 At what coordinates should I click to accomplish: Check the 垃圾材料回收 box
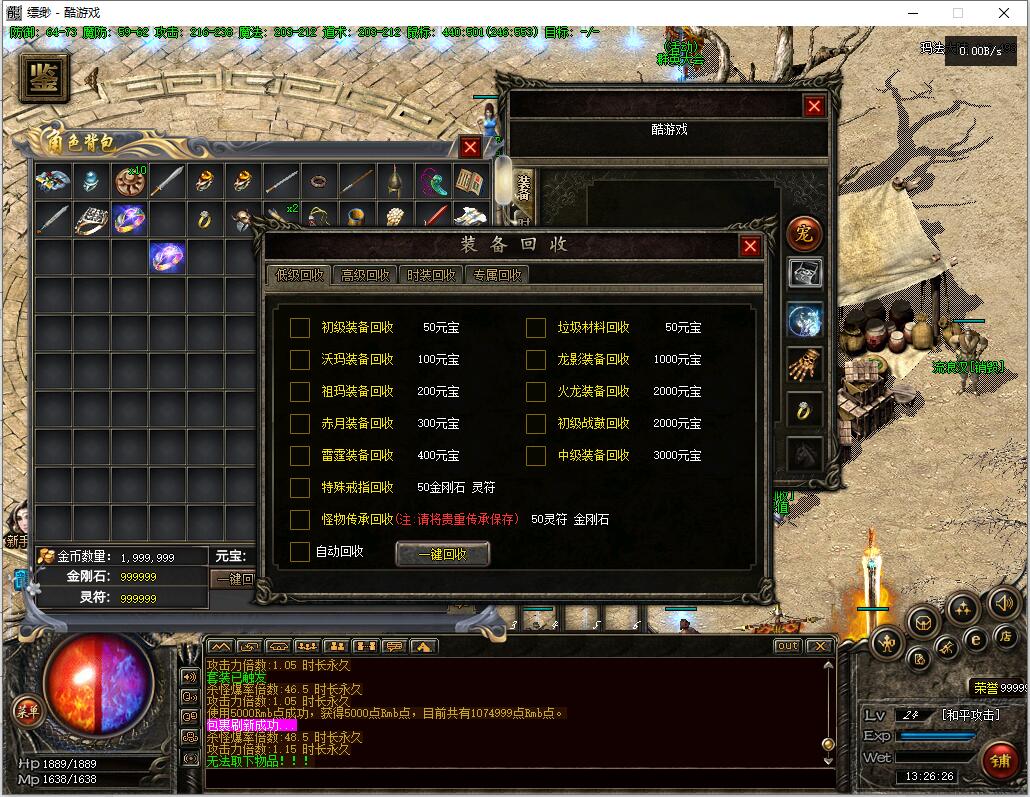[x=536, y=328]
